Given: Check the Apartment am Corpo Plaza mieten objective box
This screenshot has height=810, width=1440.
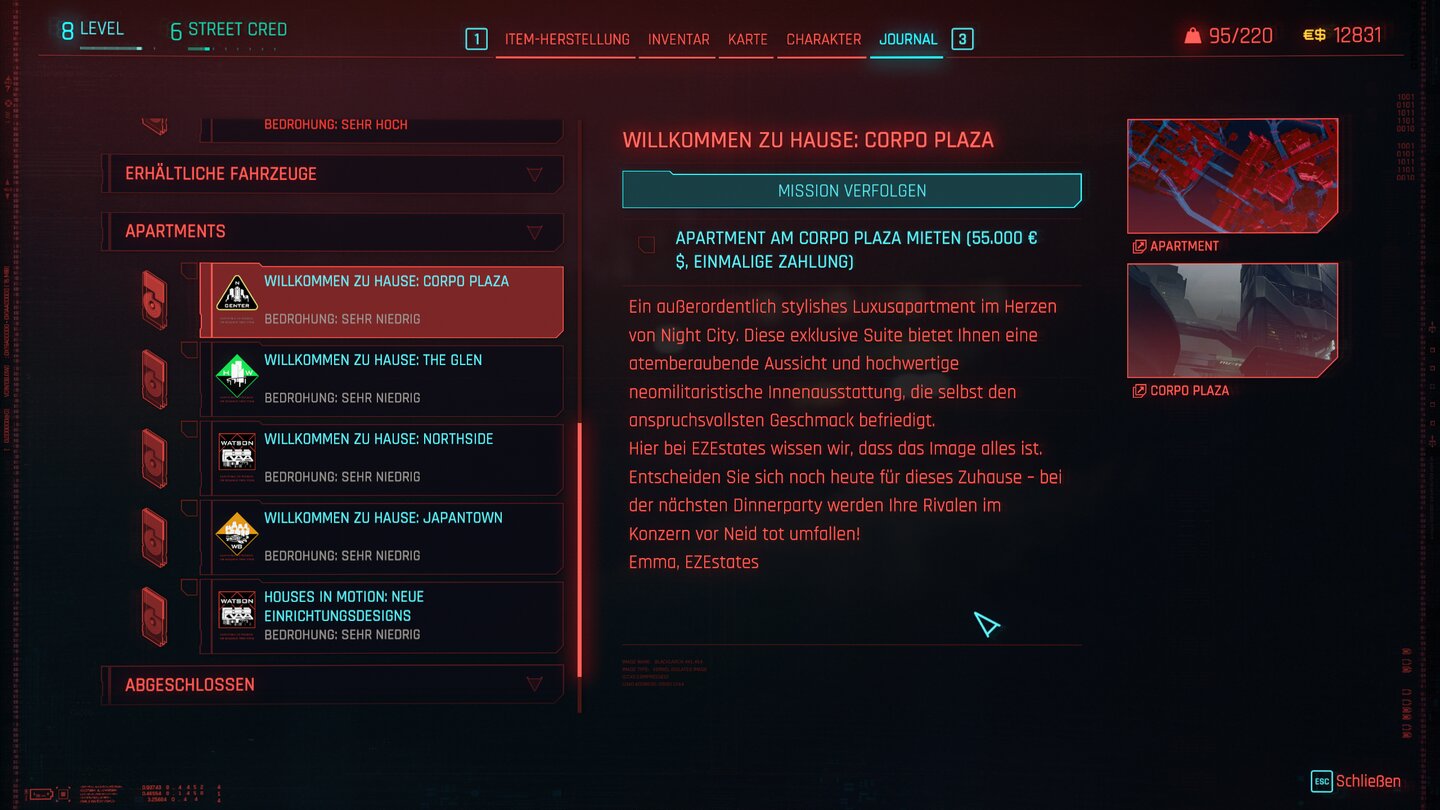Looking at the screenshot, I should 646,243.
